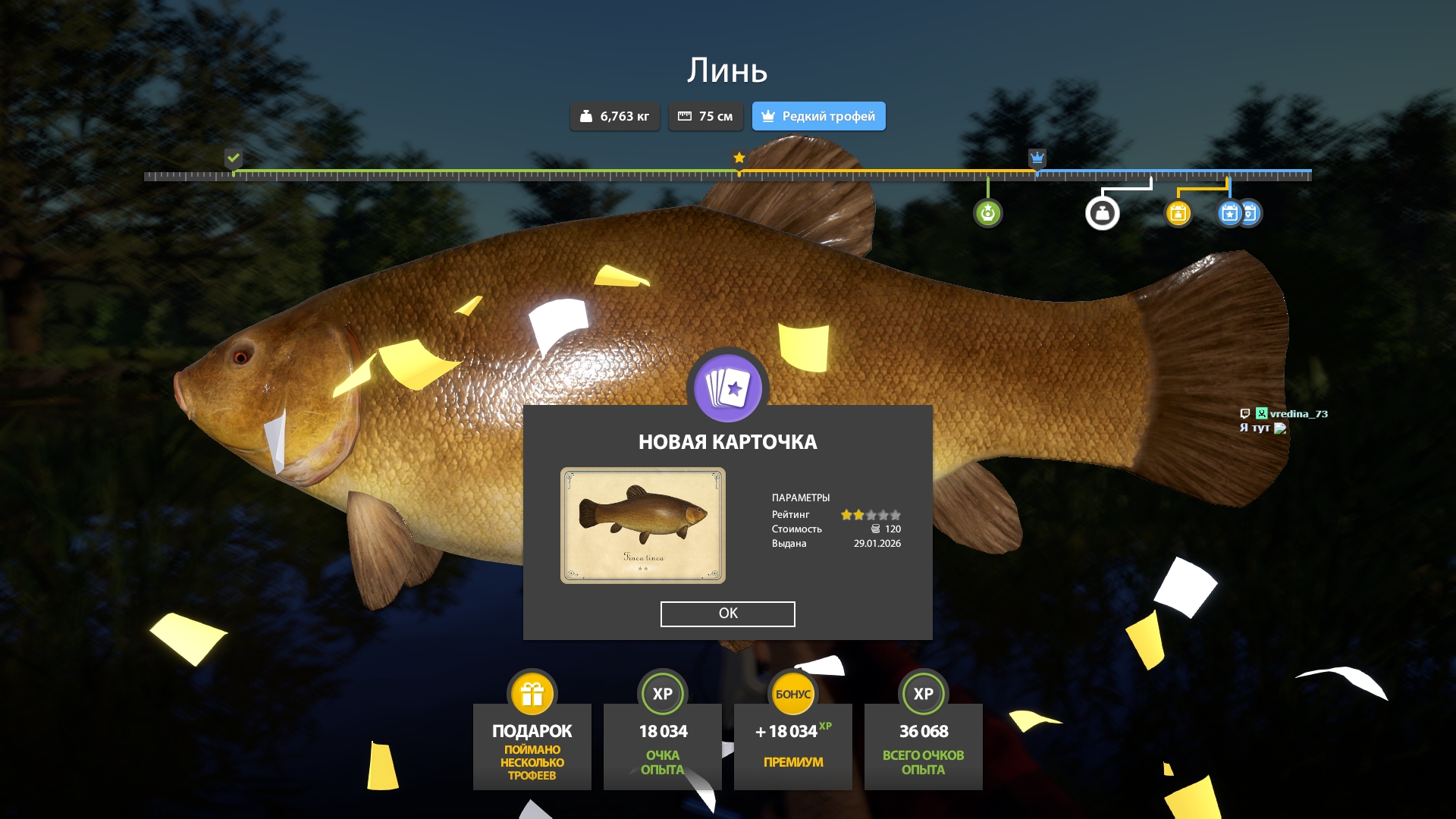Click the blue calendar star icon

1229,213
